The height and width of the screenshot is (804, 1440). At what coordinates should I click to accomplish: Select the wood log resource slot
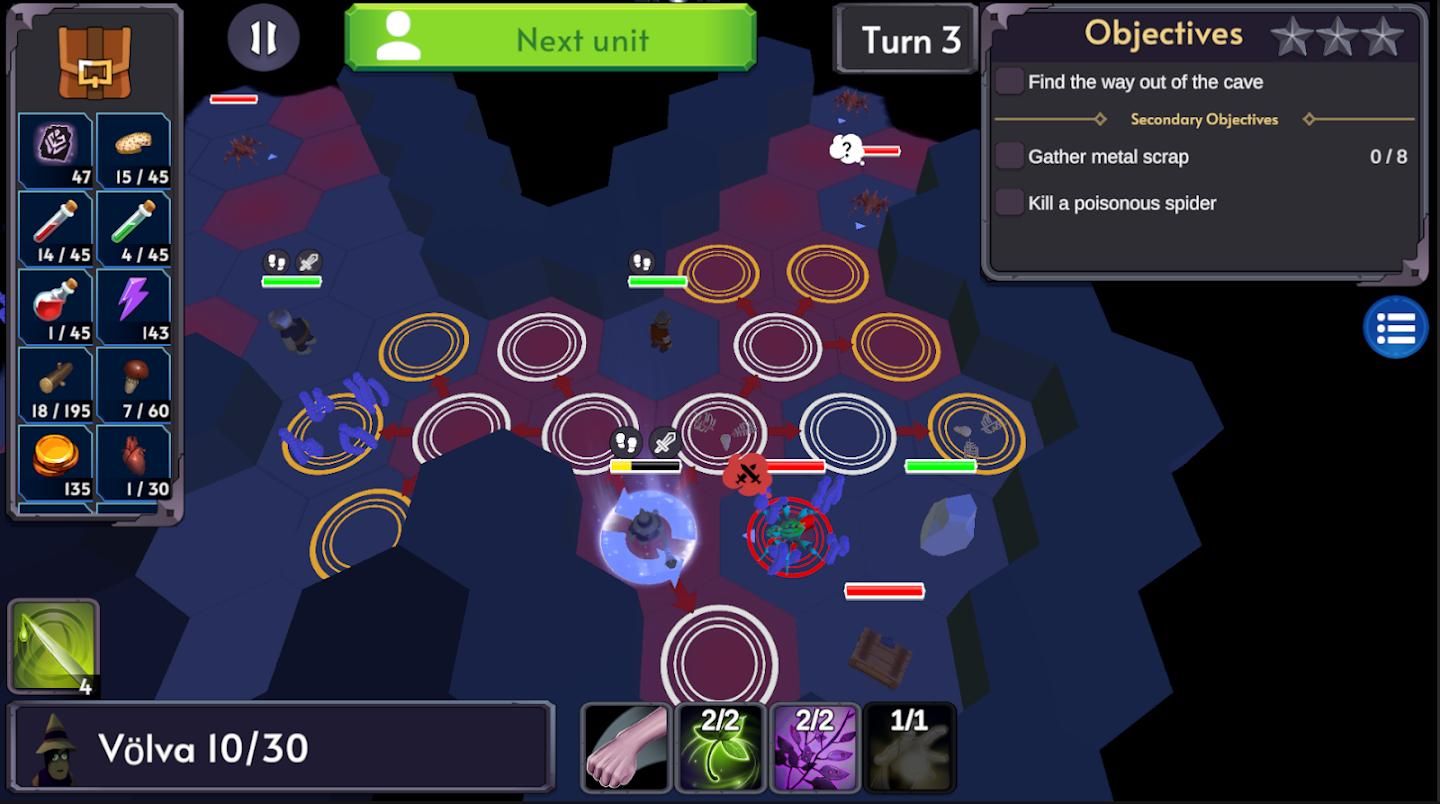pos(56,384)
